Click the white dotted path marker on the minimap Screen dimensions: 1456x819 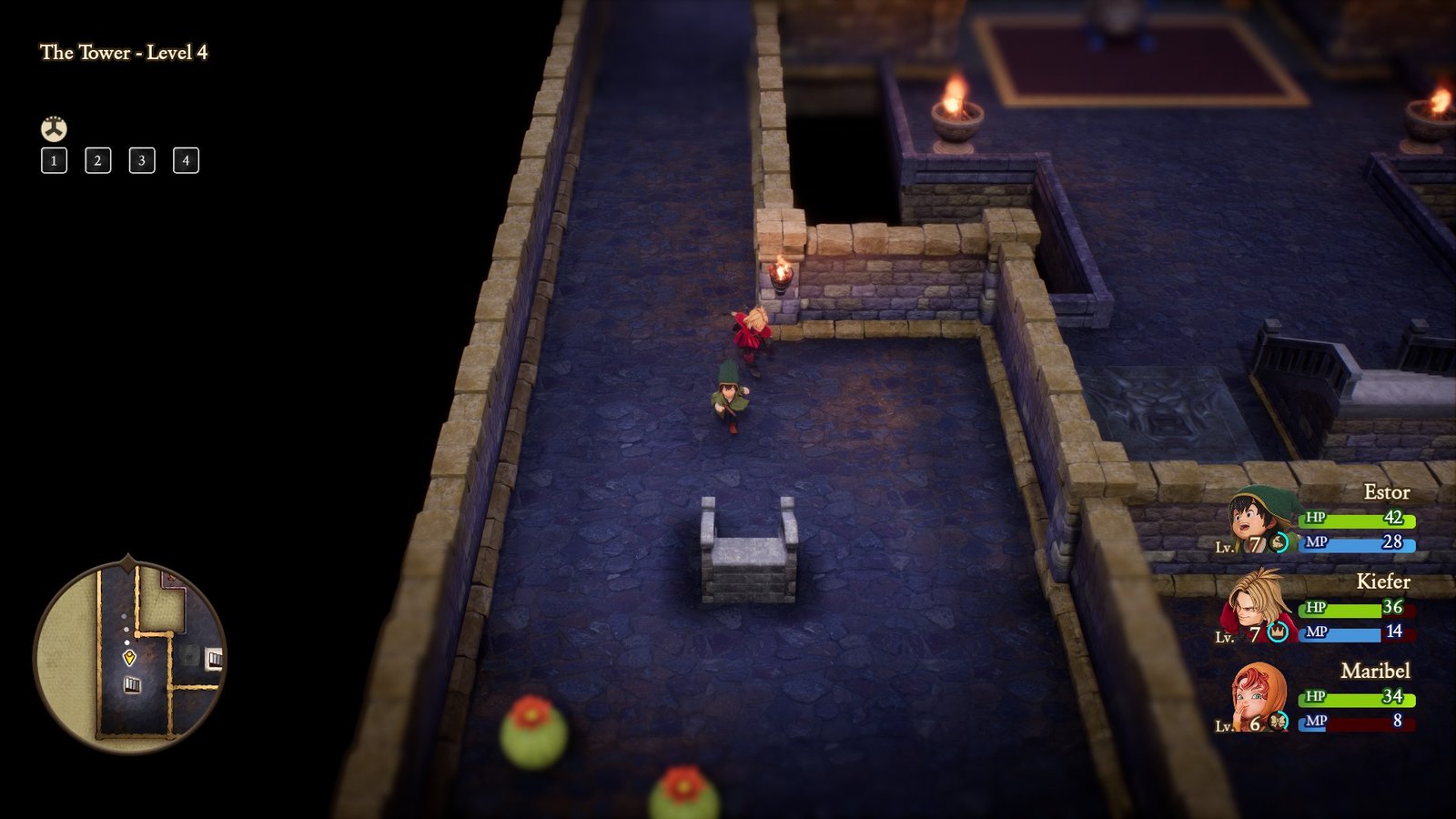(125, 628)
